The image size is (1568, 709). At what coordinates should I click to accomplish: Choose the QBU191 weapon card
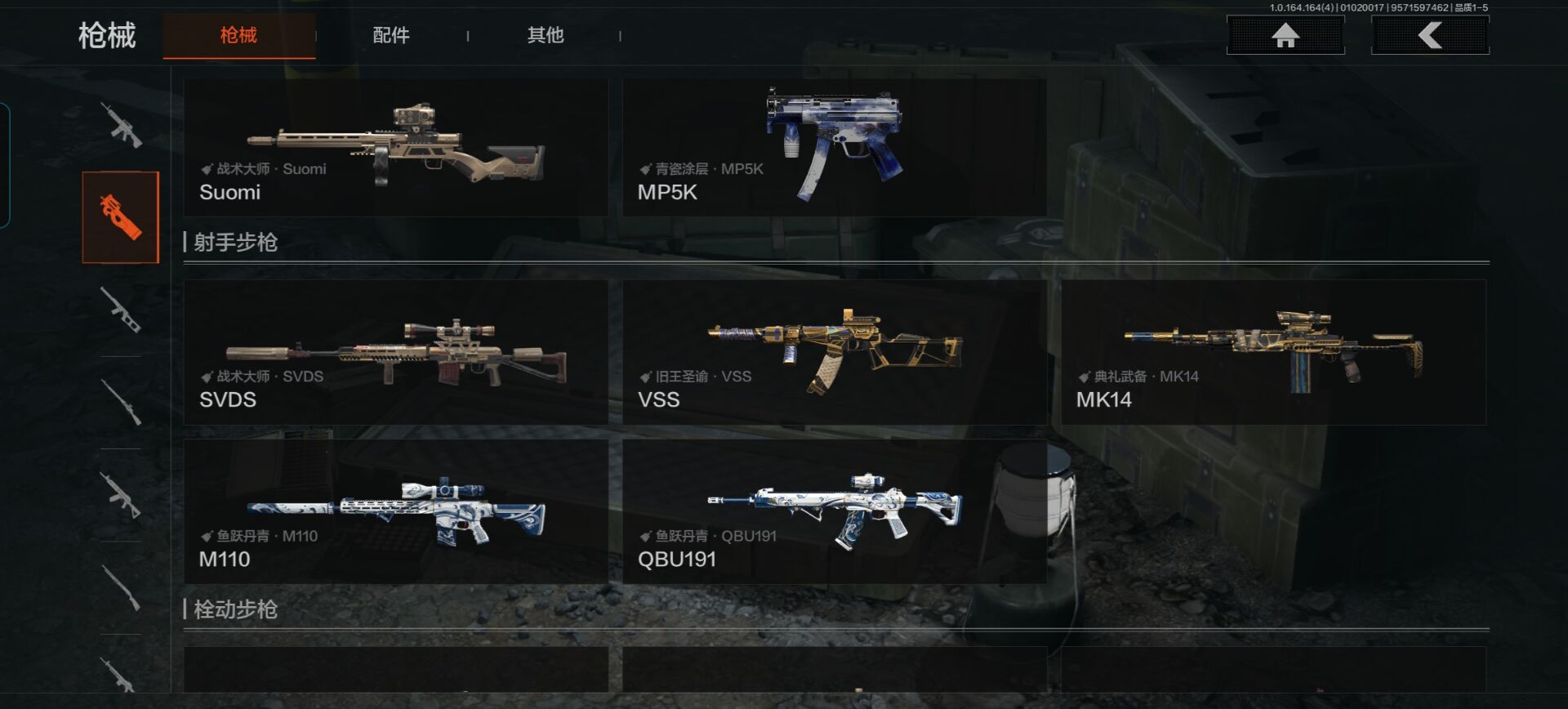(834, 511)
